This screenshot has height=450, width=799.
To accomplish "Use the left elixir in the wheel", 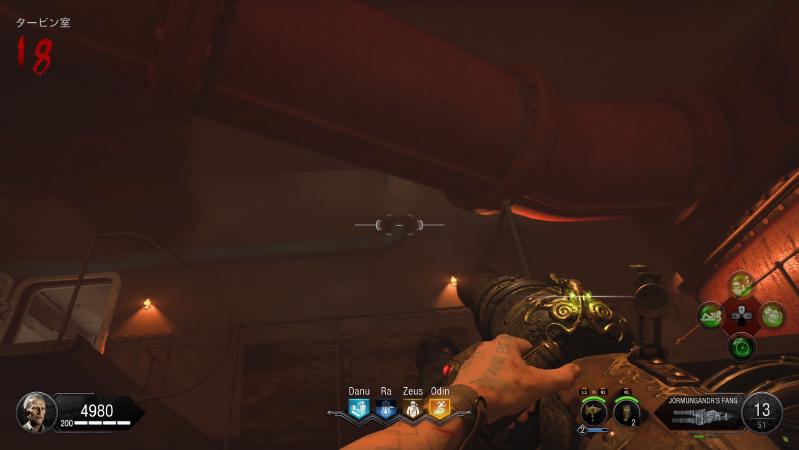I will click(x=711, y=316).
